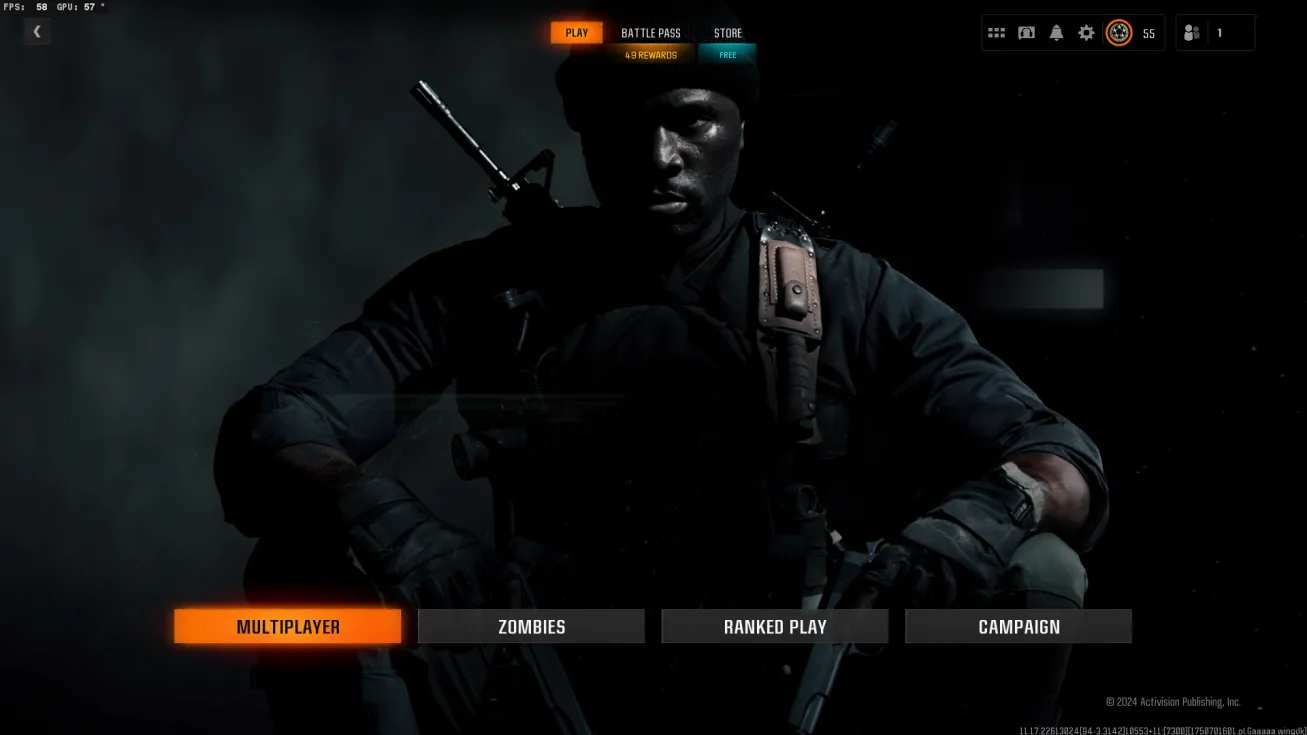This screenshot has height=735, width=1307.
Task: Go to the Store tab
Action: [x=728, y=33]
